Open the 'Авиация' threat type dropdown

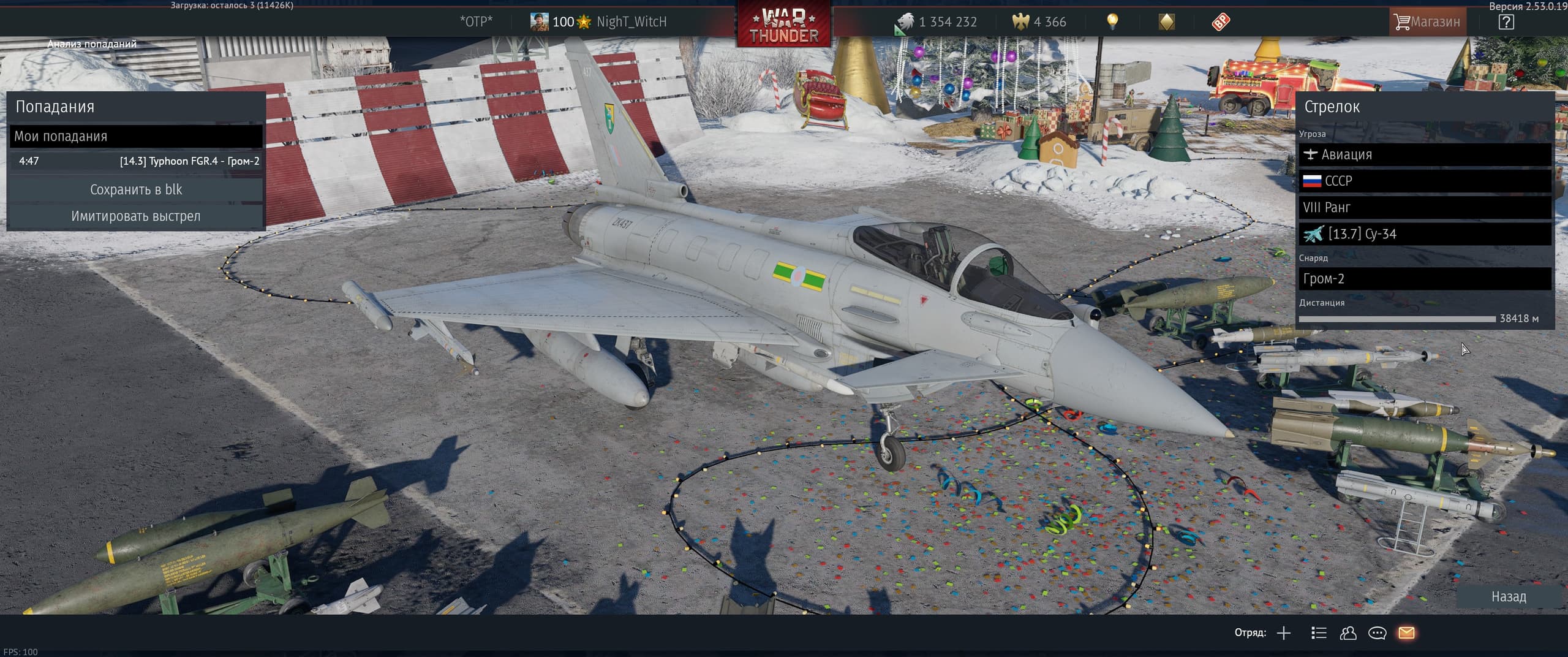(x=1425, y=154)
